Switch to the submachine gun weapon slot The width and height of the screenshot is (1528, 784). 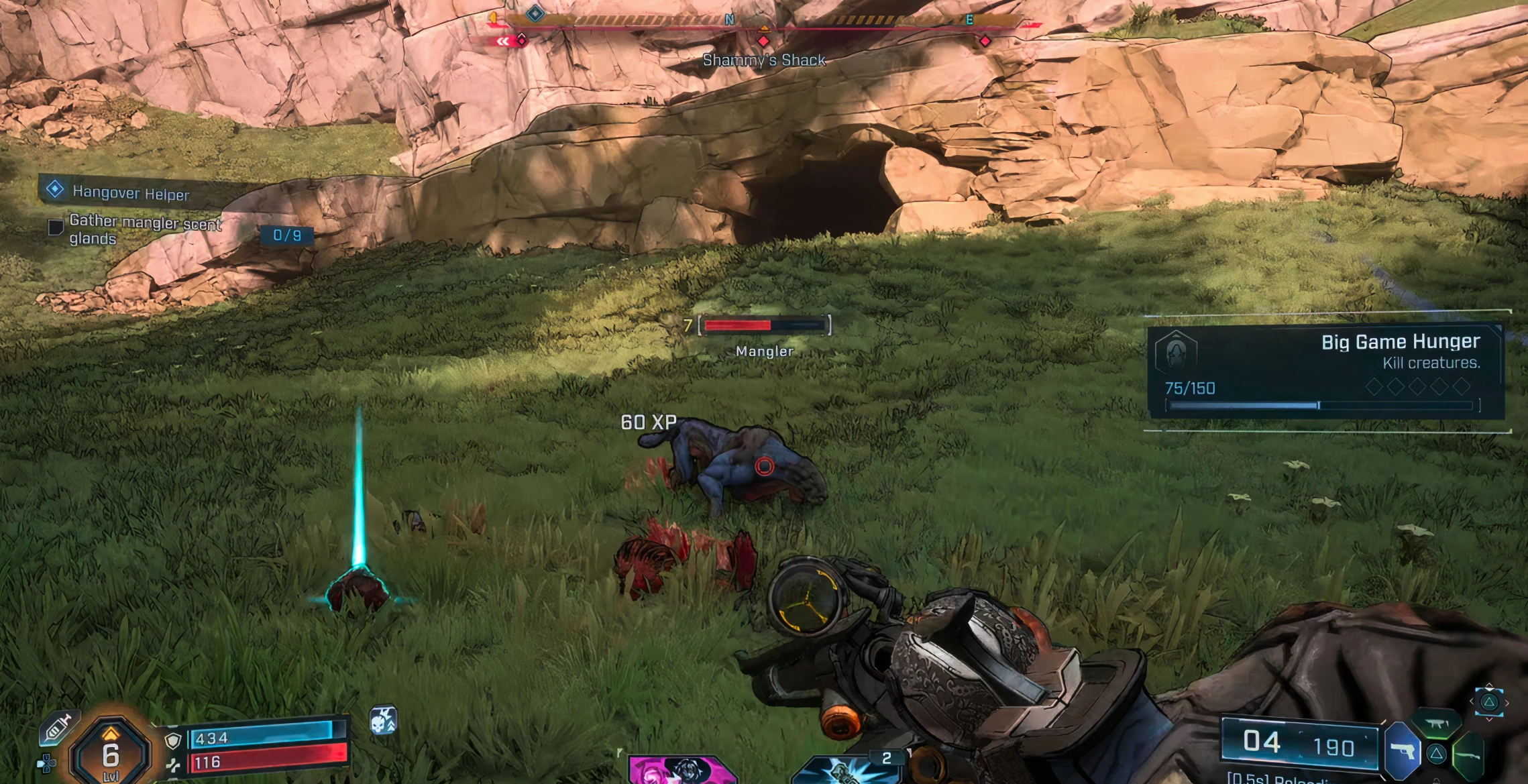1435,724
